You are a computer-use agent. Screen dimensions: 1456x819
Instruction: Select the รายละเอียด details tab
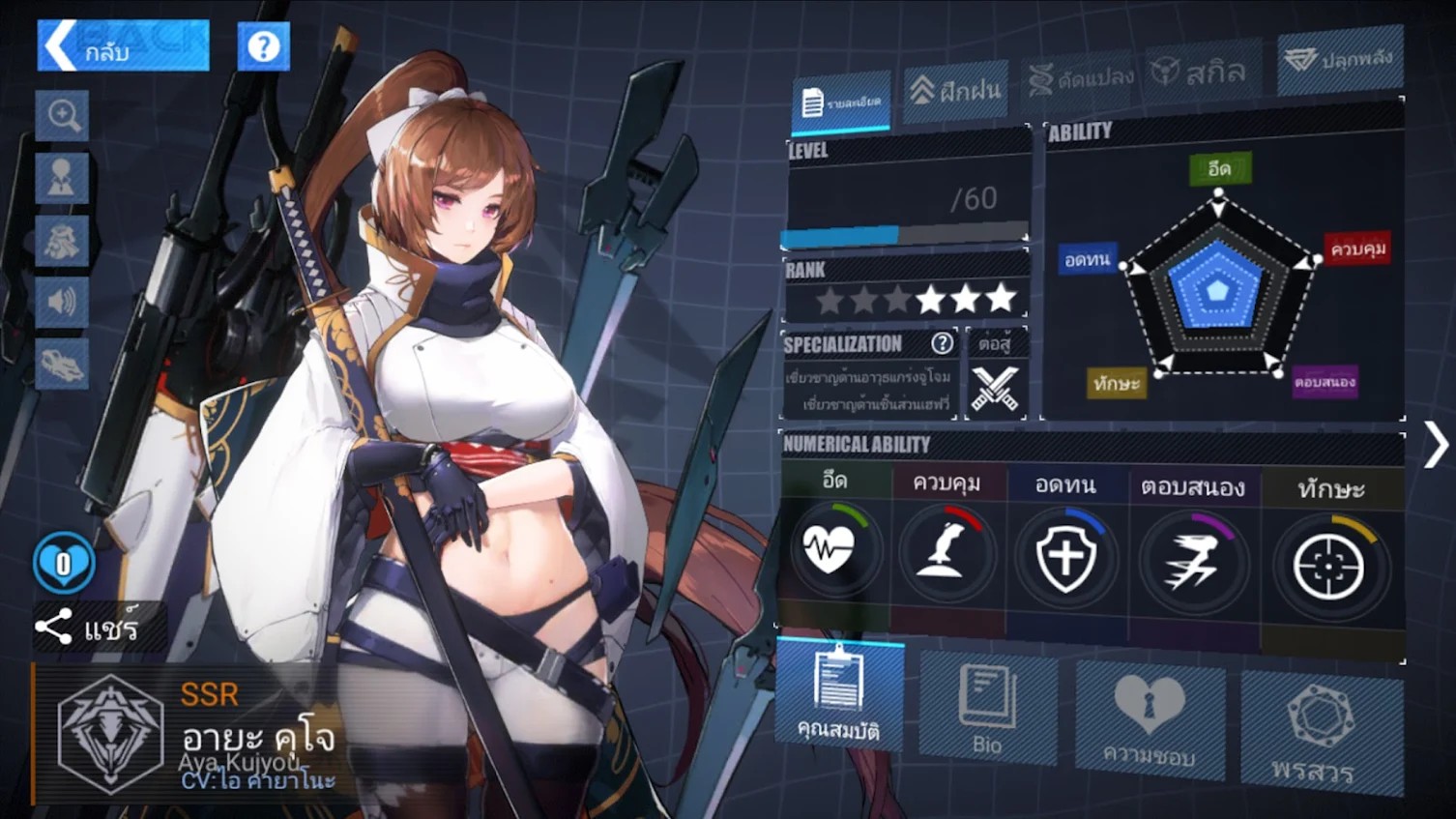pyautogui.click(x=841, y=102)
